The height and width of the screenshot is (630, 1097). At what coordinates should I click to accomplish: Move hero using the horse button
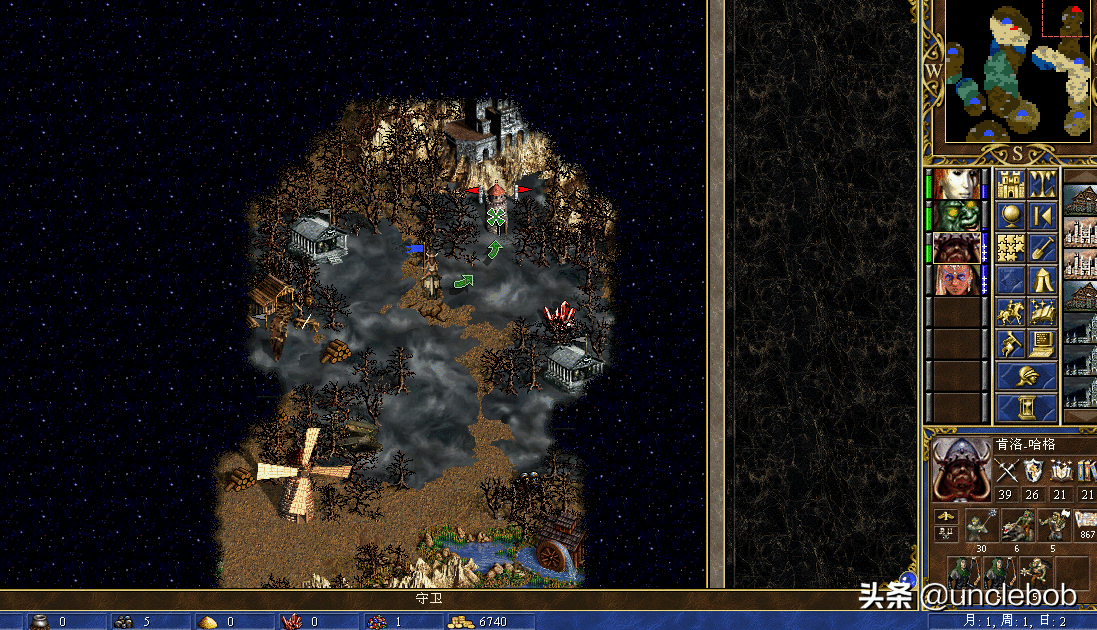[x=1011, y=312]
